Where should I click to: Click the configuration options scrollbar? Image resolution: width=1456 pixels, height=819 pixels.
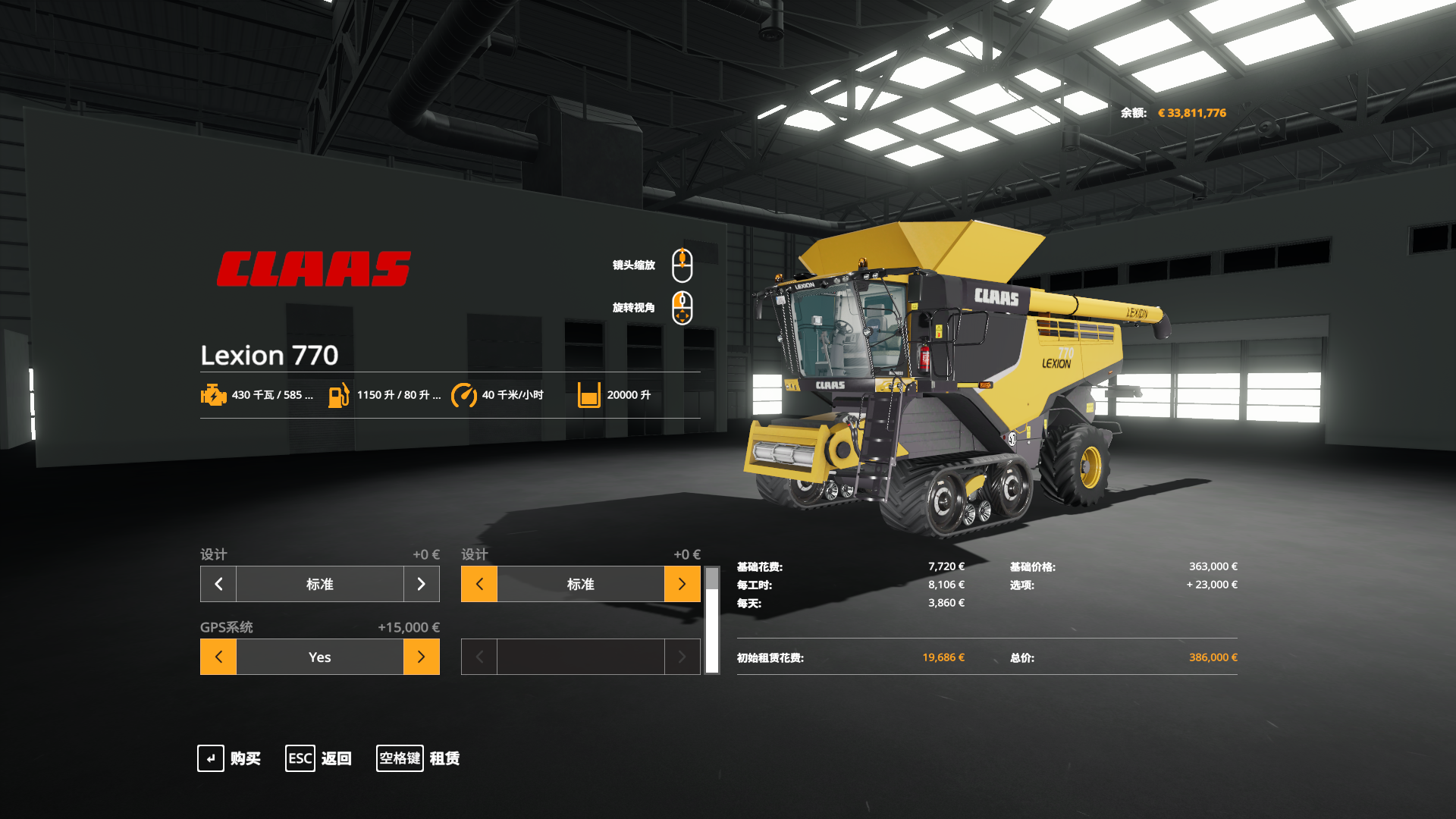711,620
